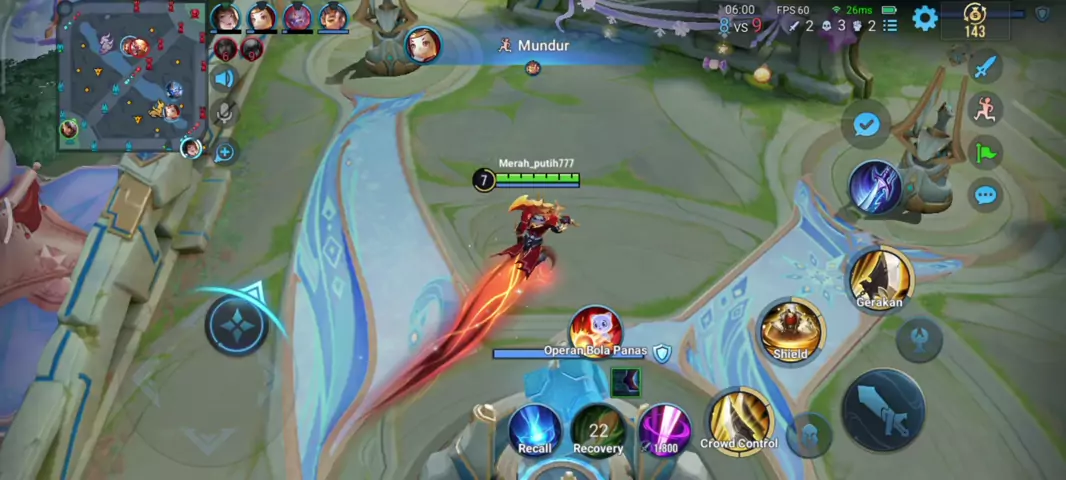Use the Recovery ability
The height and width of the screenshot is (480, 1066).
[598, 430]
